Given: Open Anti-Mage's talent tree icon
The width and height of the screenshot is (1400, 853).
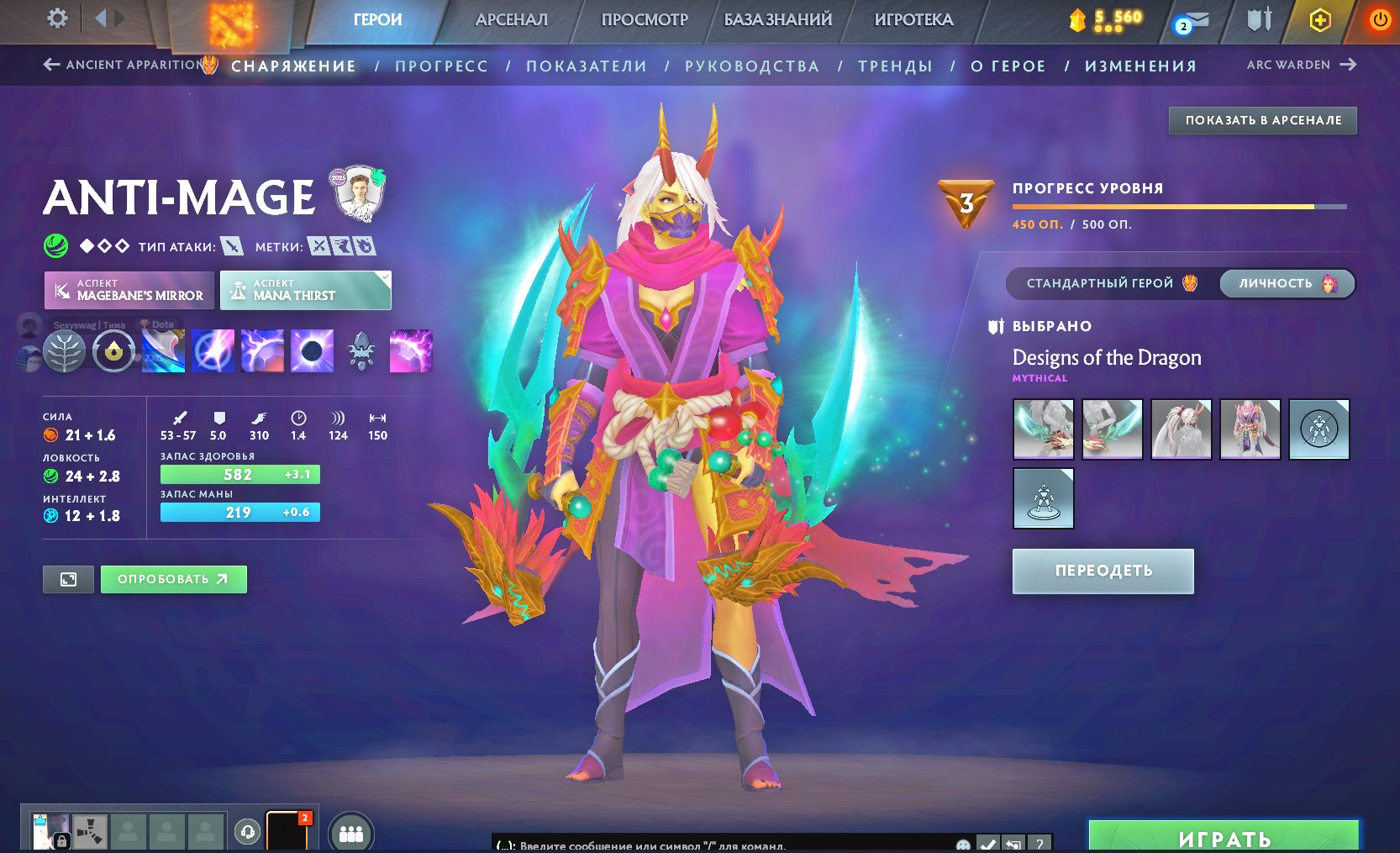Looking at the screenshot, I should (x=64, y=351).
